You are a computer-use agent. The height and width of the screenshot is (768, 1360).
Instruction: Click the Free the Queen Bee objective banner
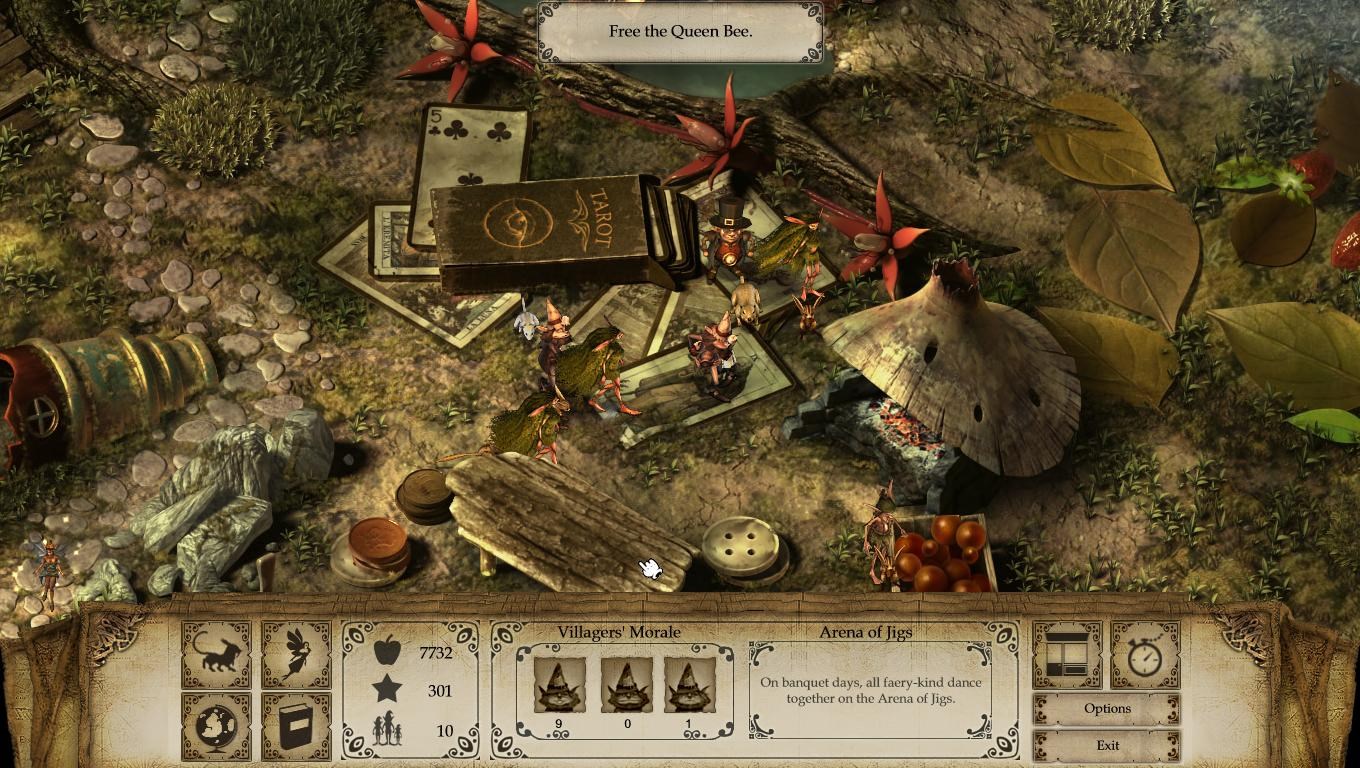tap(678, 30)
